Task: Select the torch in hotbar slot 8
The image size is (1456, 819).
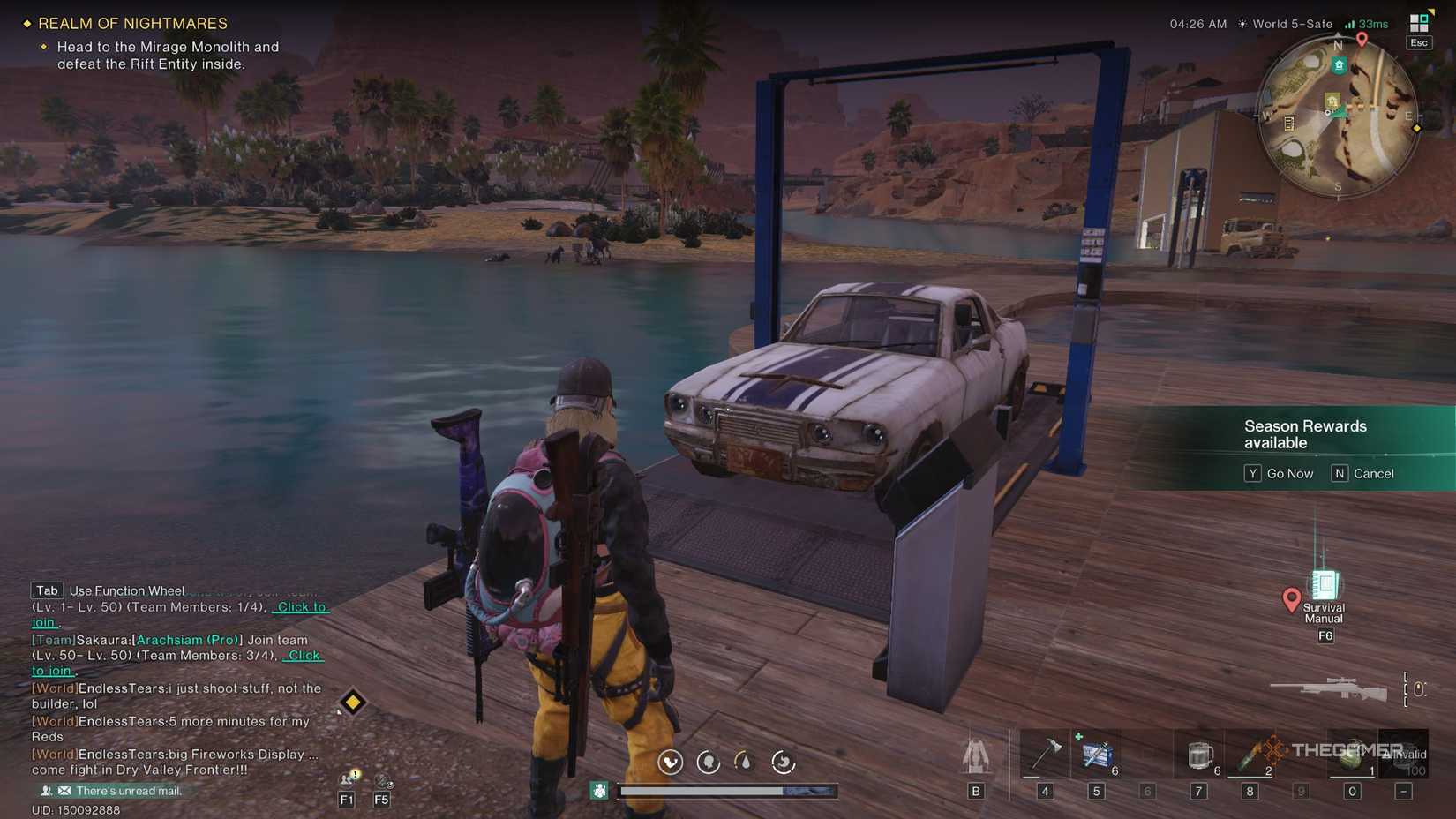Action: (x=1249, y=755)
